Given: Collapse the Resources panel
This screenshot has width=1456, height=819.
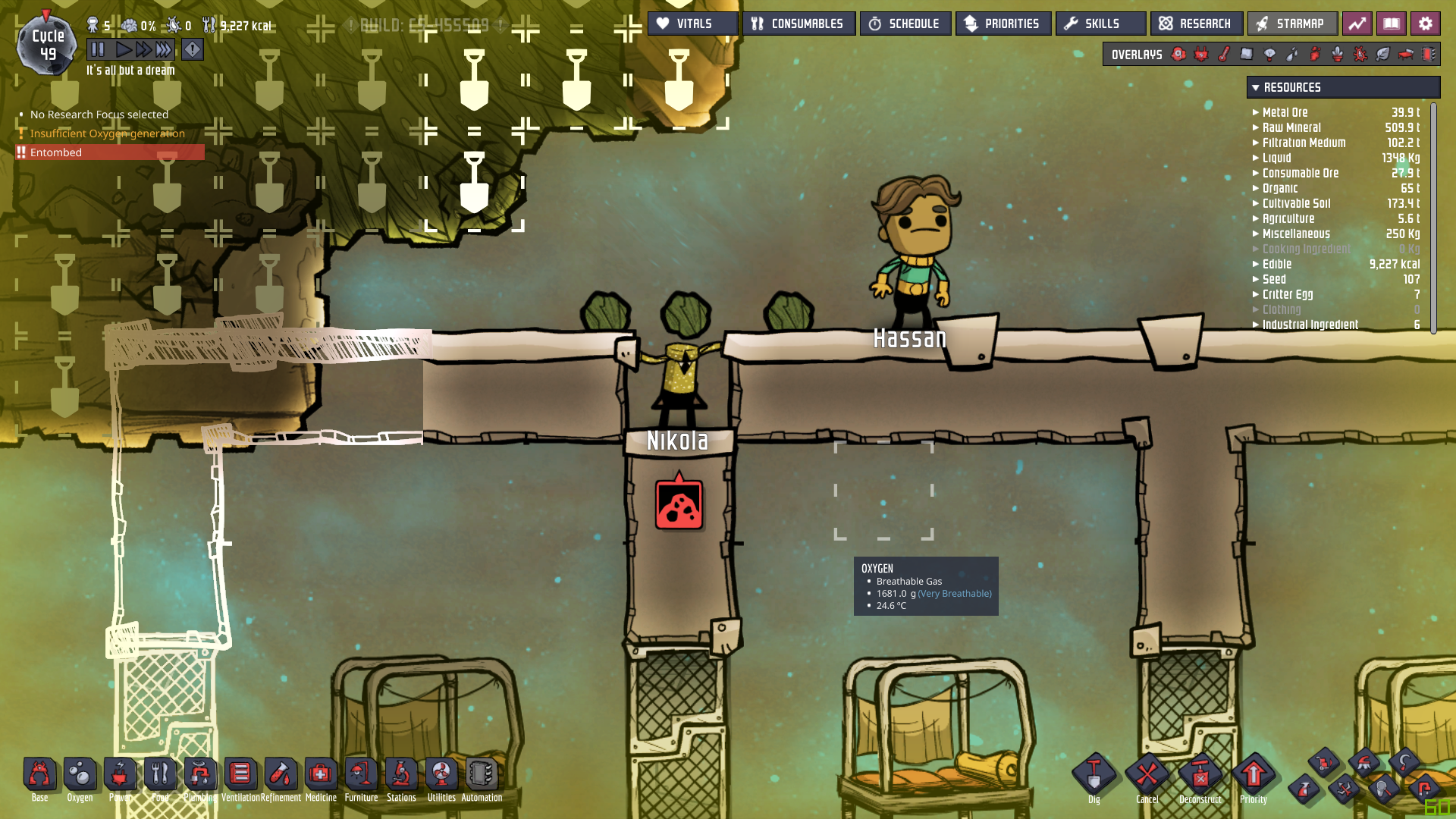Looking at the screenshot, I should (1256, 88).
